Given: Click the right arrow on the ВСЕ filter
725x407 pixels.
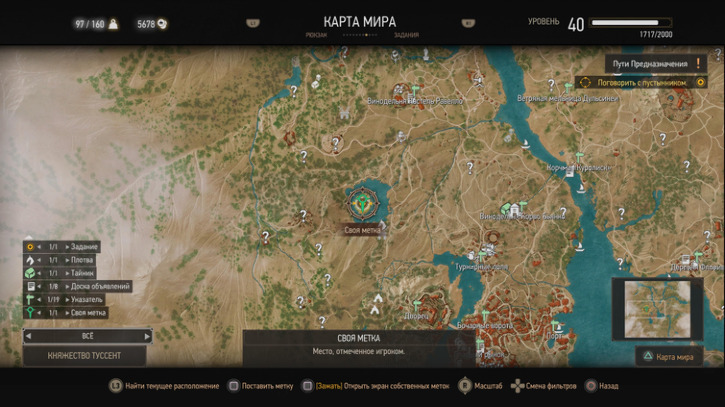Looking at the screenshot, I should tap(147, 337).
